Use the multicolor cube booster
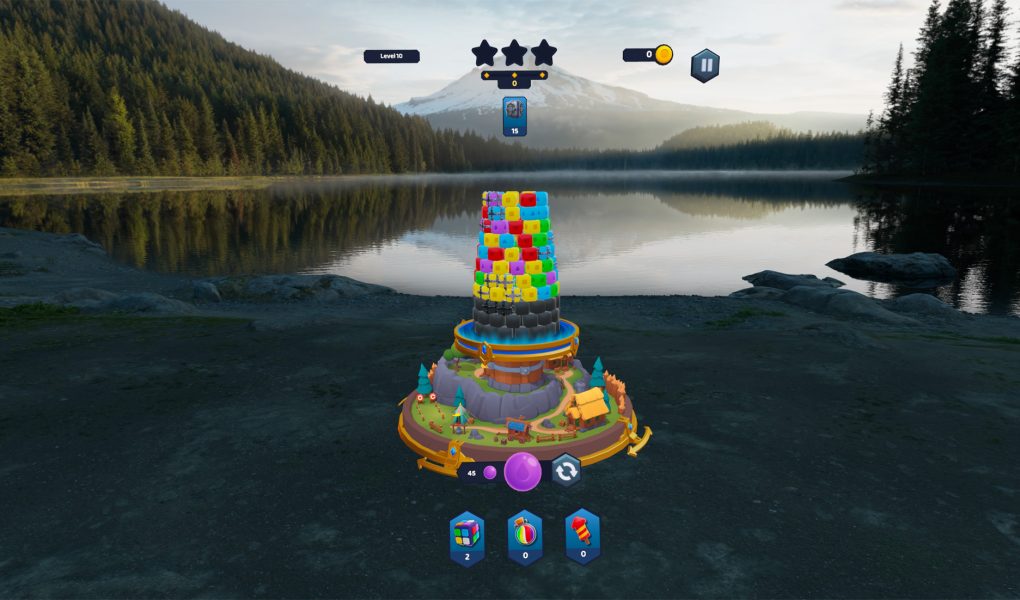 (x=467, y=536)
